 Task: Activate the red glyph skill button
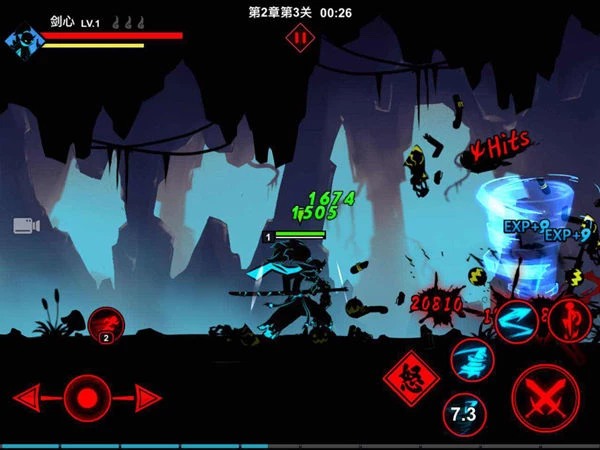(x=569, y=318)
